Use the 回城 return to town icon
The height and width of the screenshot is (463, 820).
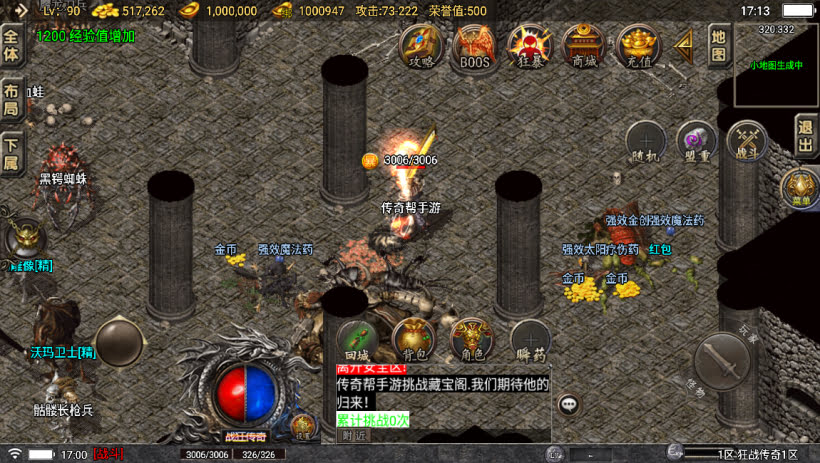[x=357, y=340]
